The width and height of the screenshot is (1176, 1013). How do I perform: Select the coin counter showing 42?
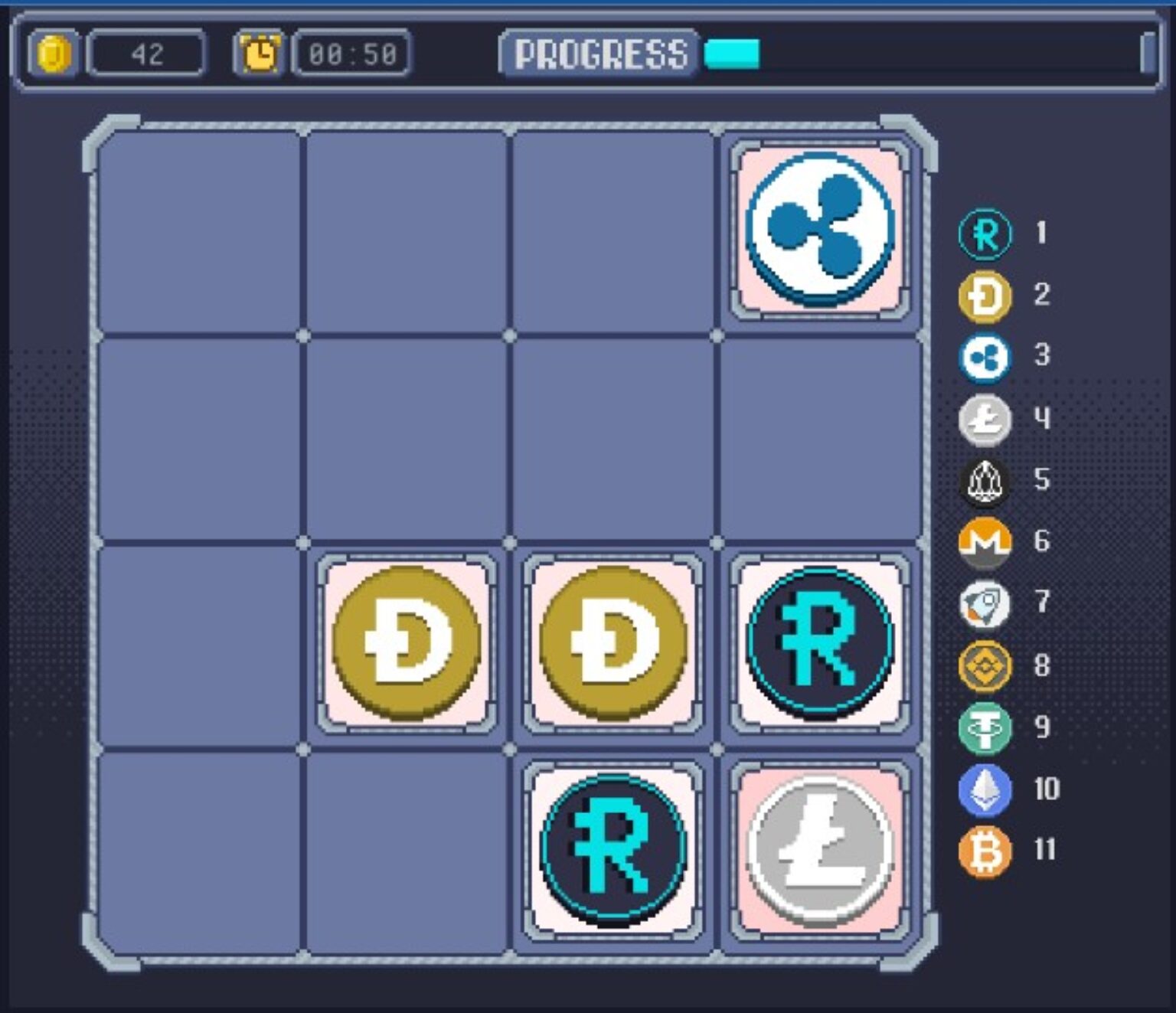click(145, 52)
